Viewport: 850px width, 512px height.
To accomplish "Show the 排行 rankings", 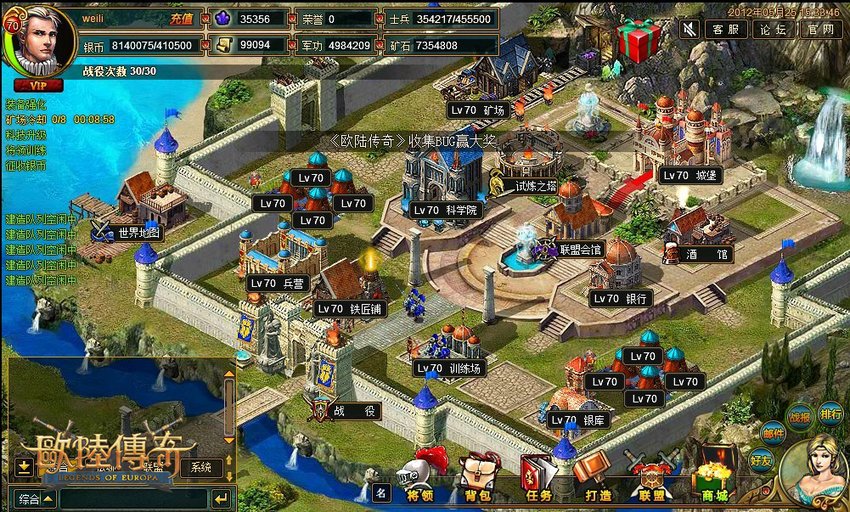I will [x=830, y=413].
